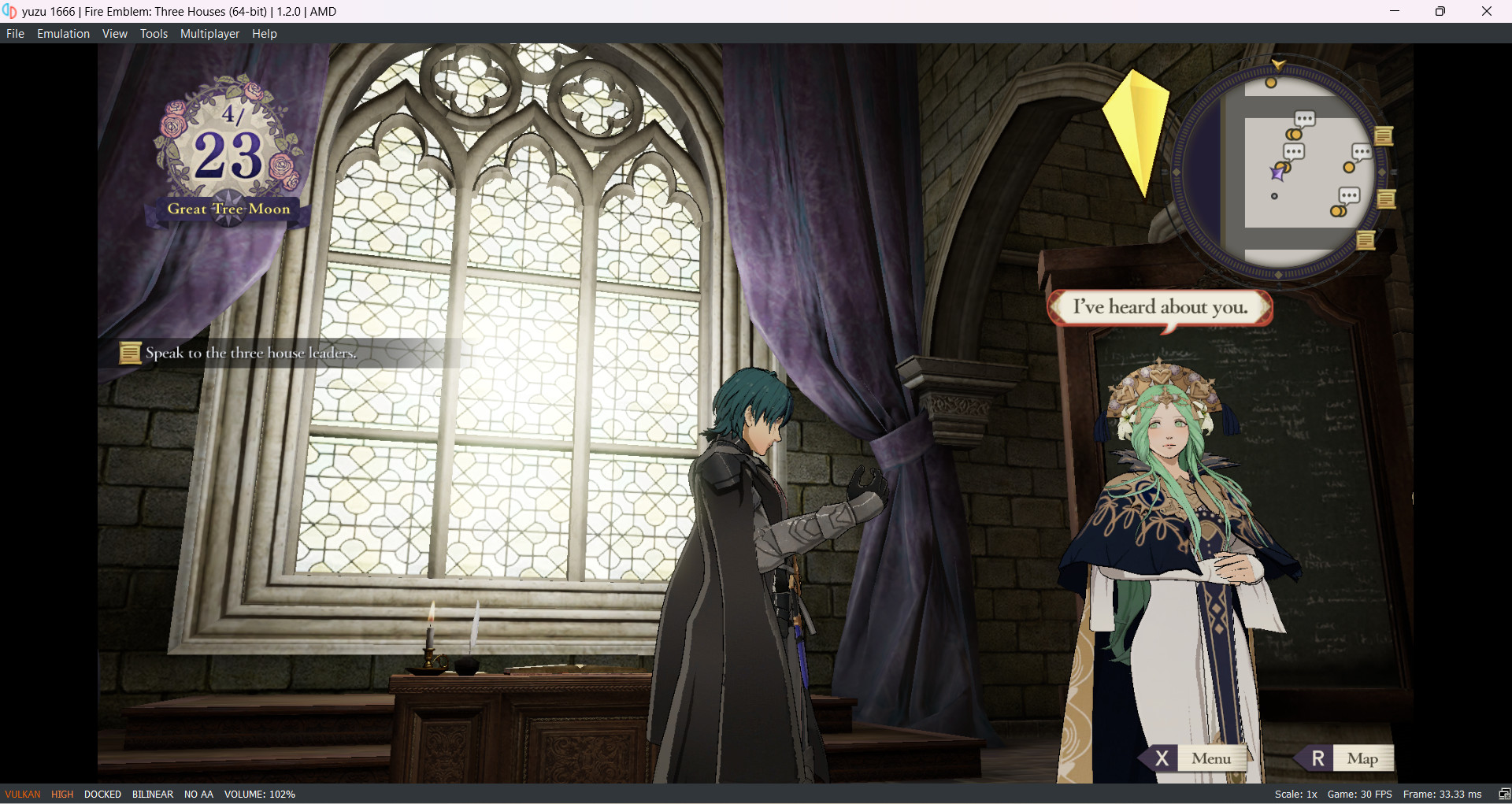
Task: Click a speech bubble icon on the minimap
Action: (1306, 120)
